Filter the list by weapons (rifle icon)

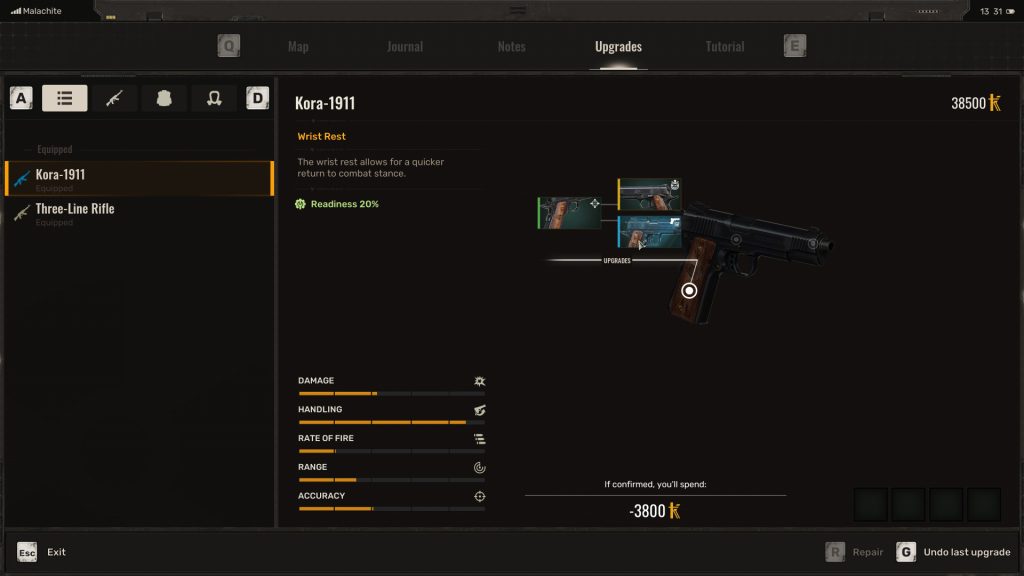[115, 98]
